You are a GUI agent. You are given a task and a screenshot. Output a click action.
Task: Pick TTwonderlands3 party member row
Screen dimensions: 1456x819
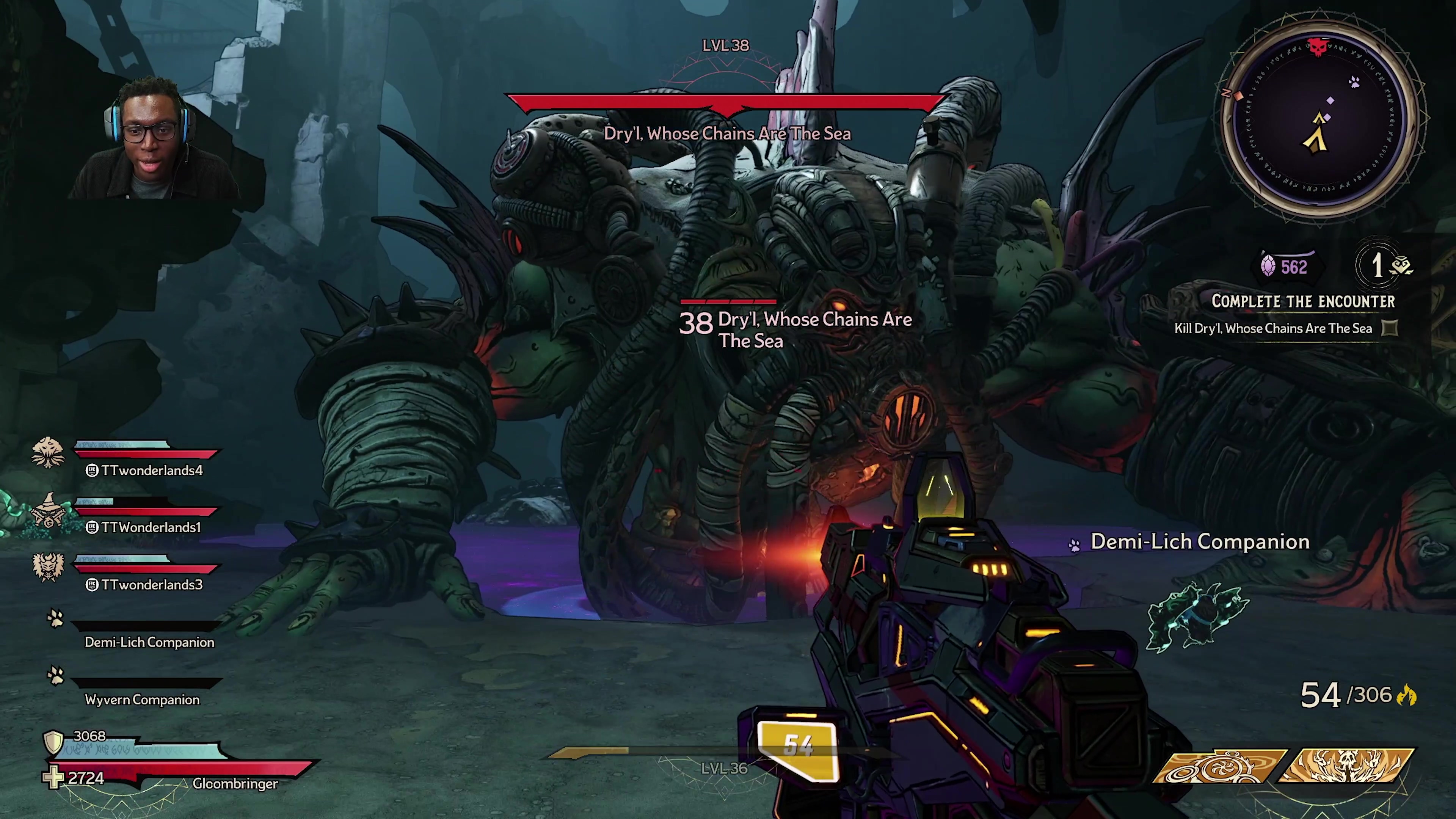coord(151,584)
